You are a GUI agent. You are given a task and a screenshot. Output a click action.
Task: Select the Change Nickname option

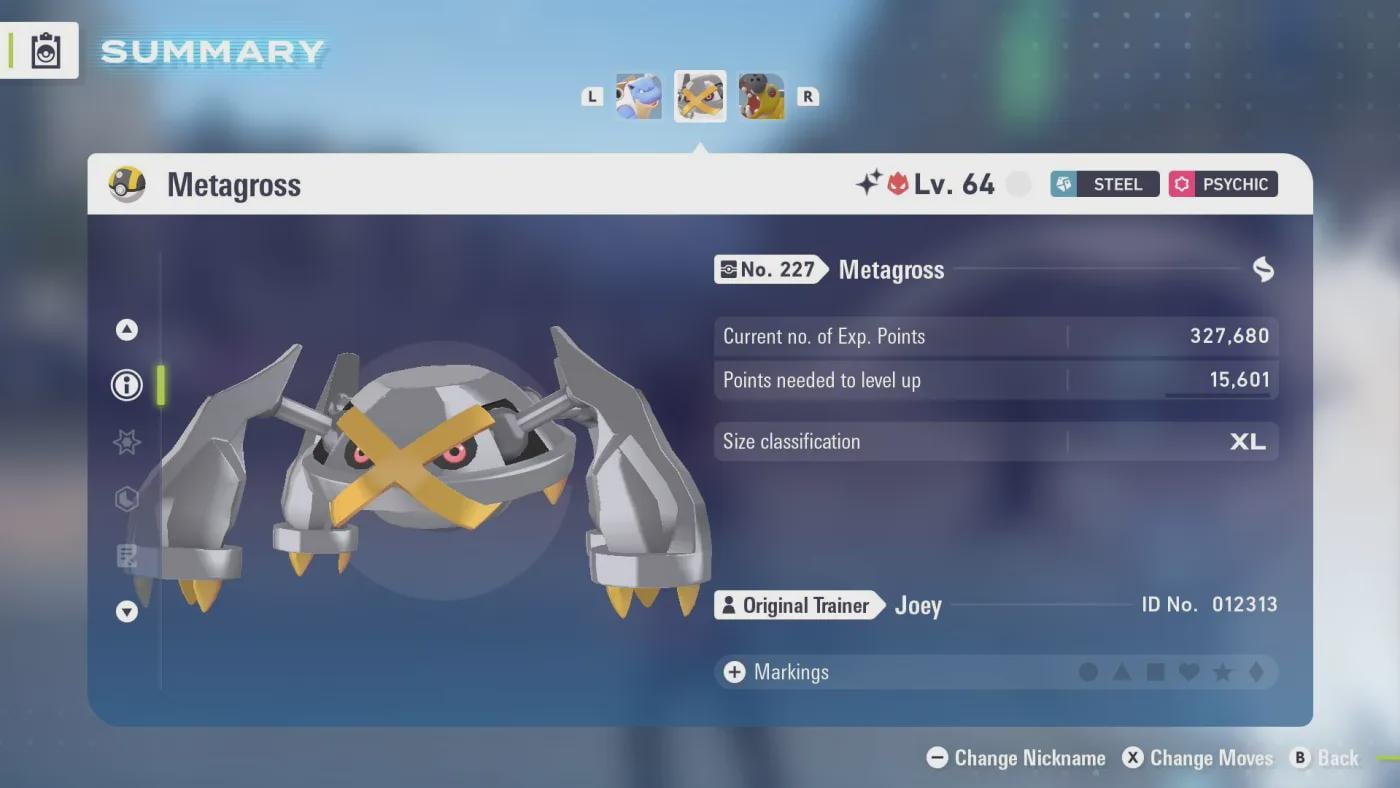tap(1016, 758)
